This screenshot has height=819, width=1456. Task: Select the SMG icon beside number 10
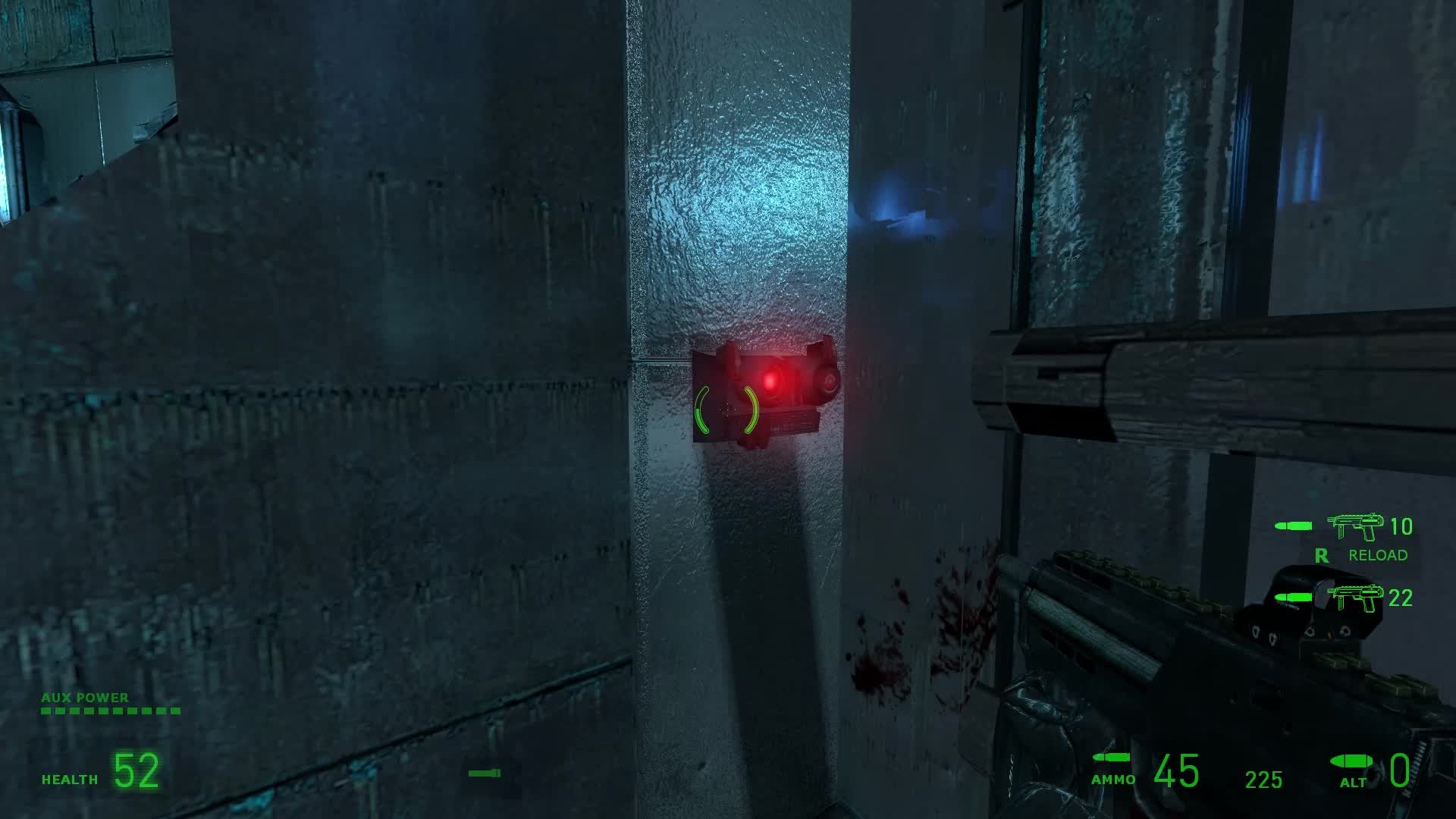[1354, 526]
